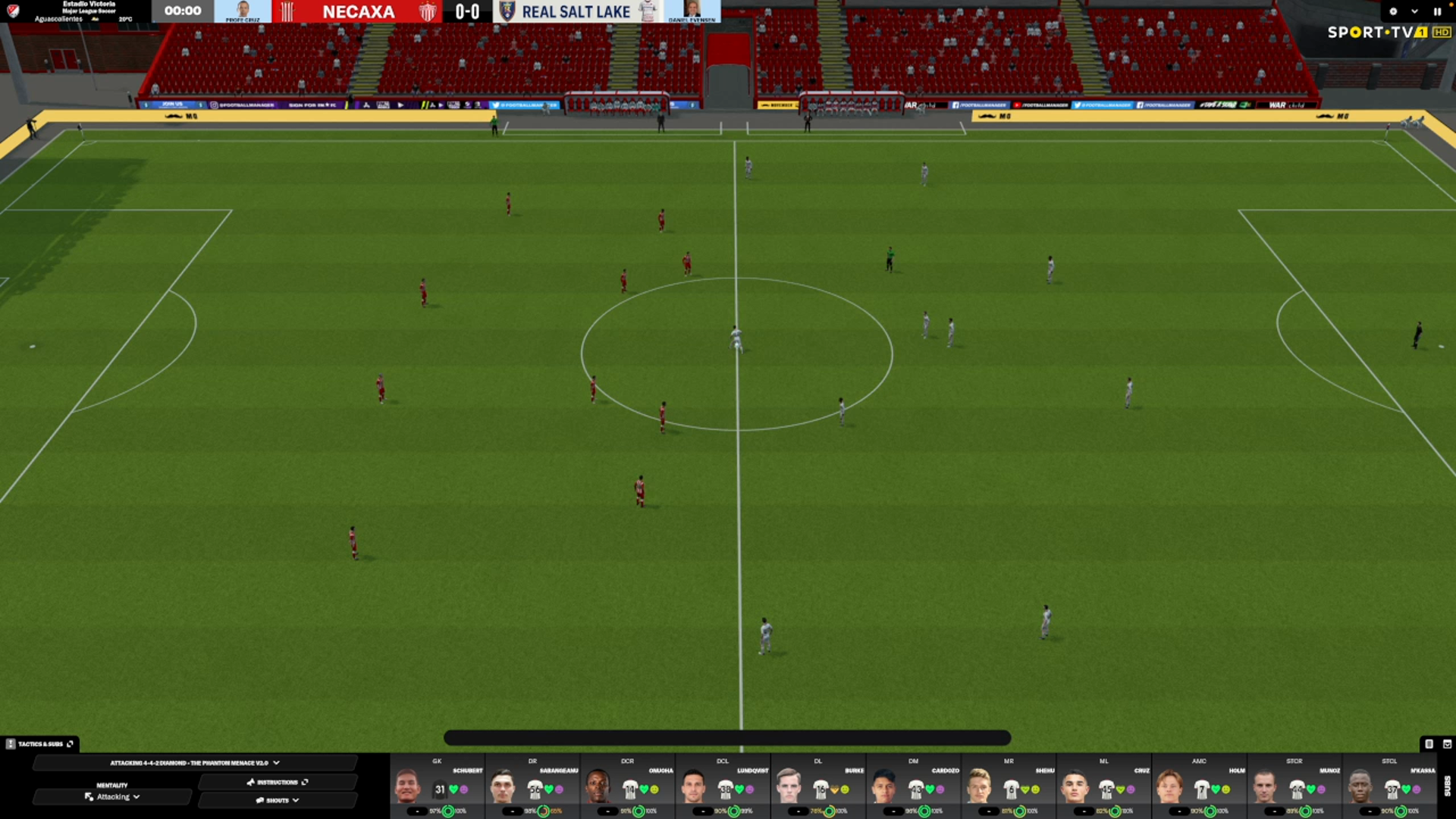Select M'Kassa's STCL player card
1456x819 pixels.
click(x=1390, y=787)
